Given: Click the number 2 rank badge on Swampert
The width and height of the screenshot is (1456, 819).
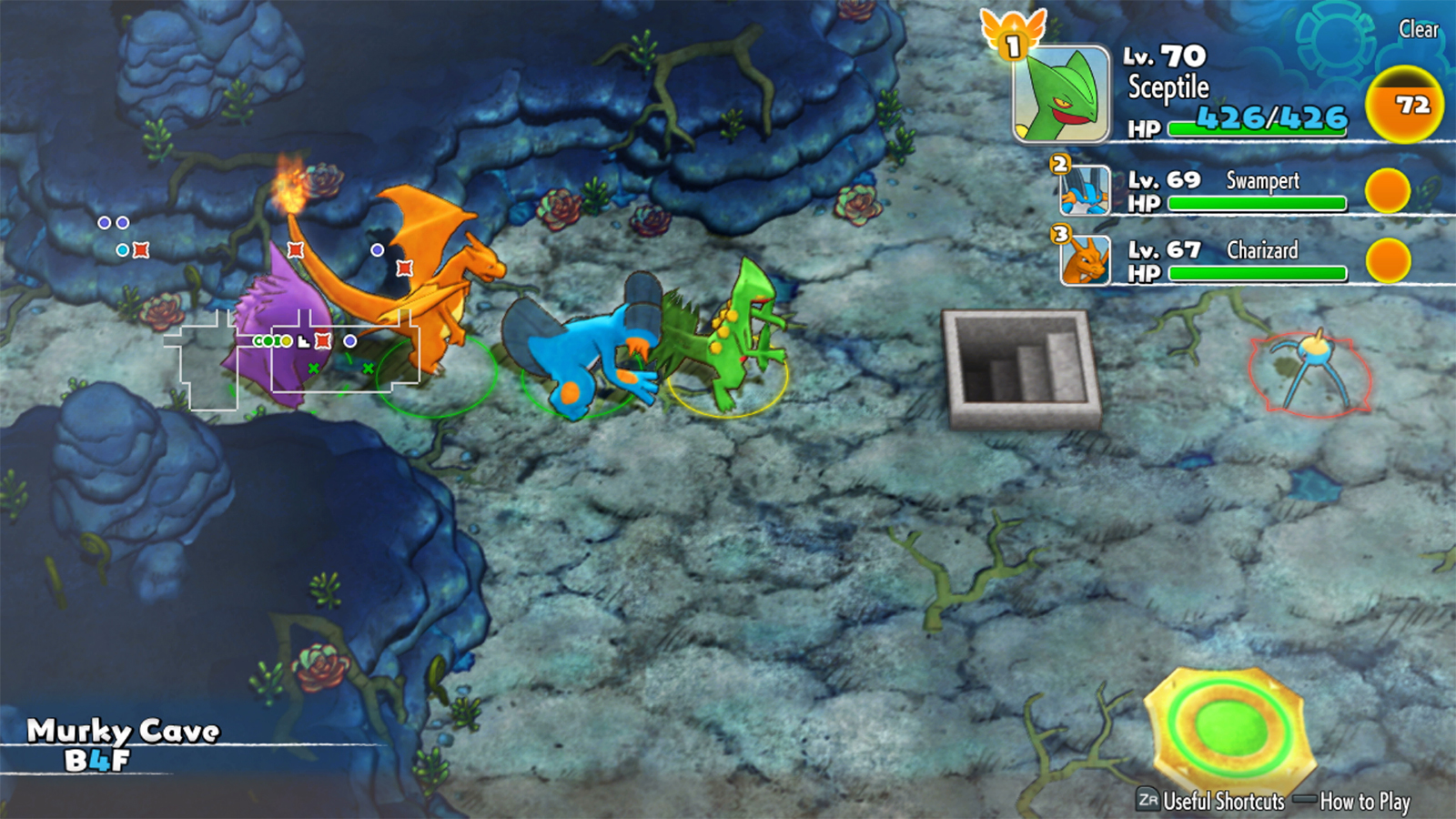Looking at the screenshot, I should pos(1057,166).
